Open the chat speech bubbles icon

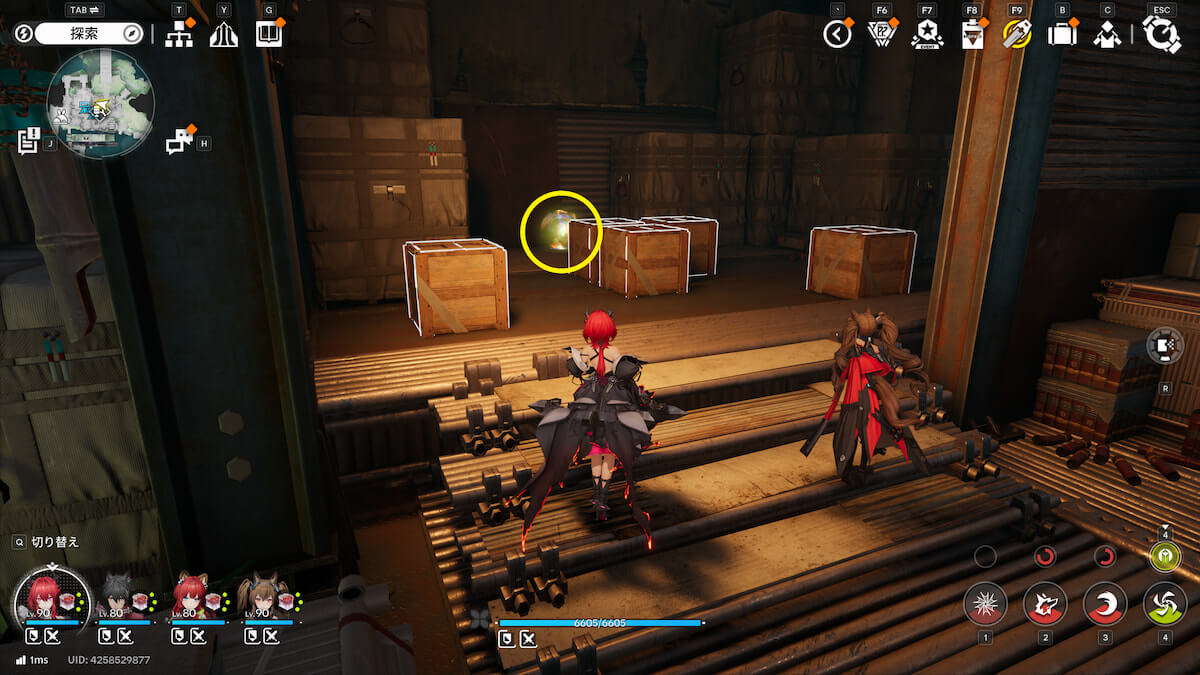[179, 142]
